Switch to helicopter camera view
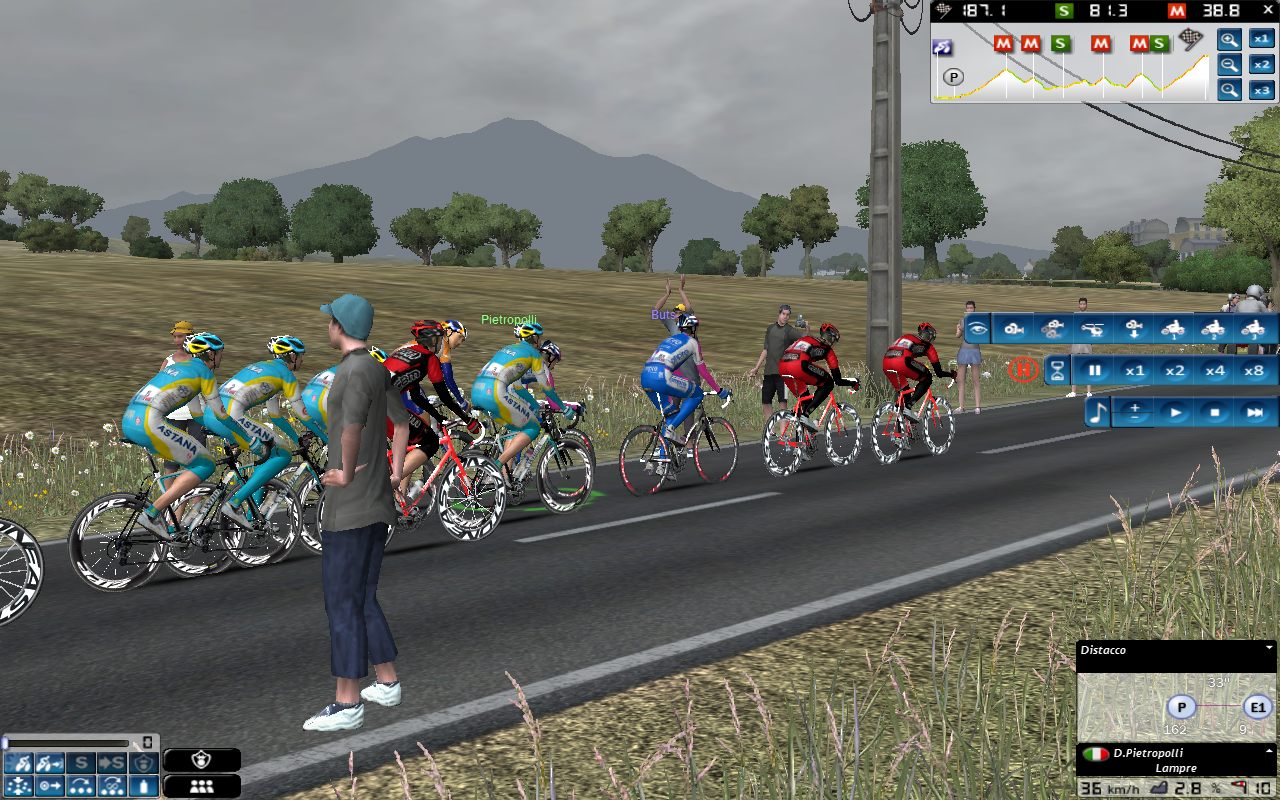The height and width of the screenshot is (800, 1280). pos(1093,329)
